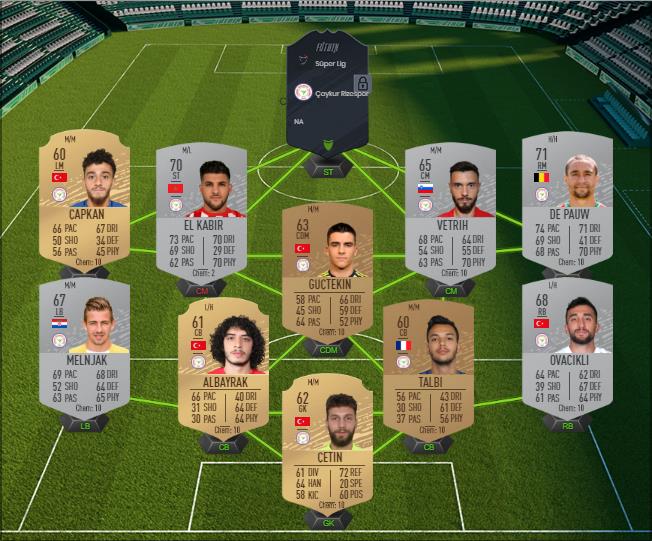Select the Vetrih CM player card

(x=450, y=209)
